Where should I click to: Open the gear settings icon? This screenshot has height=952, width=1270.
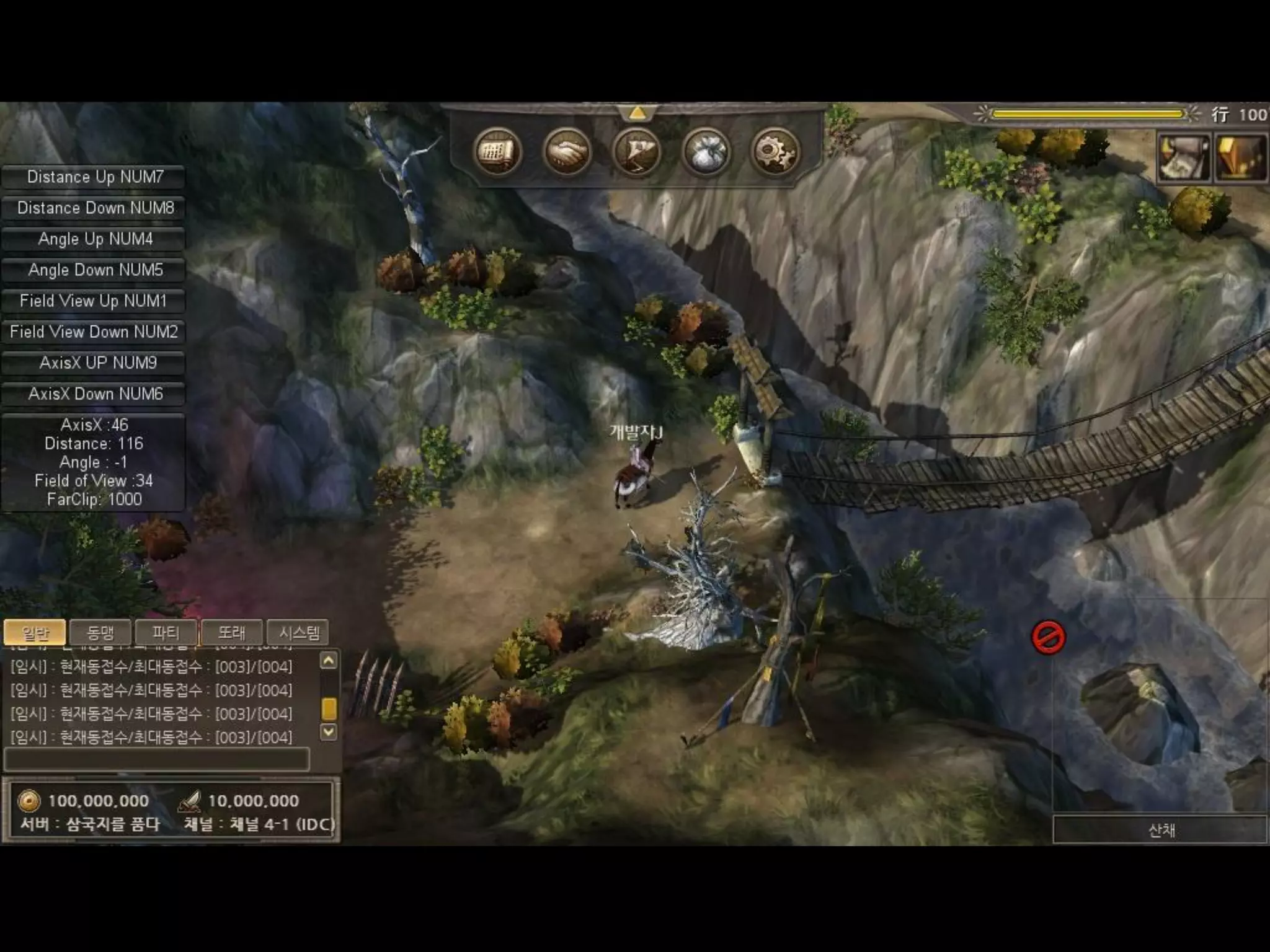tap(775, 152)
